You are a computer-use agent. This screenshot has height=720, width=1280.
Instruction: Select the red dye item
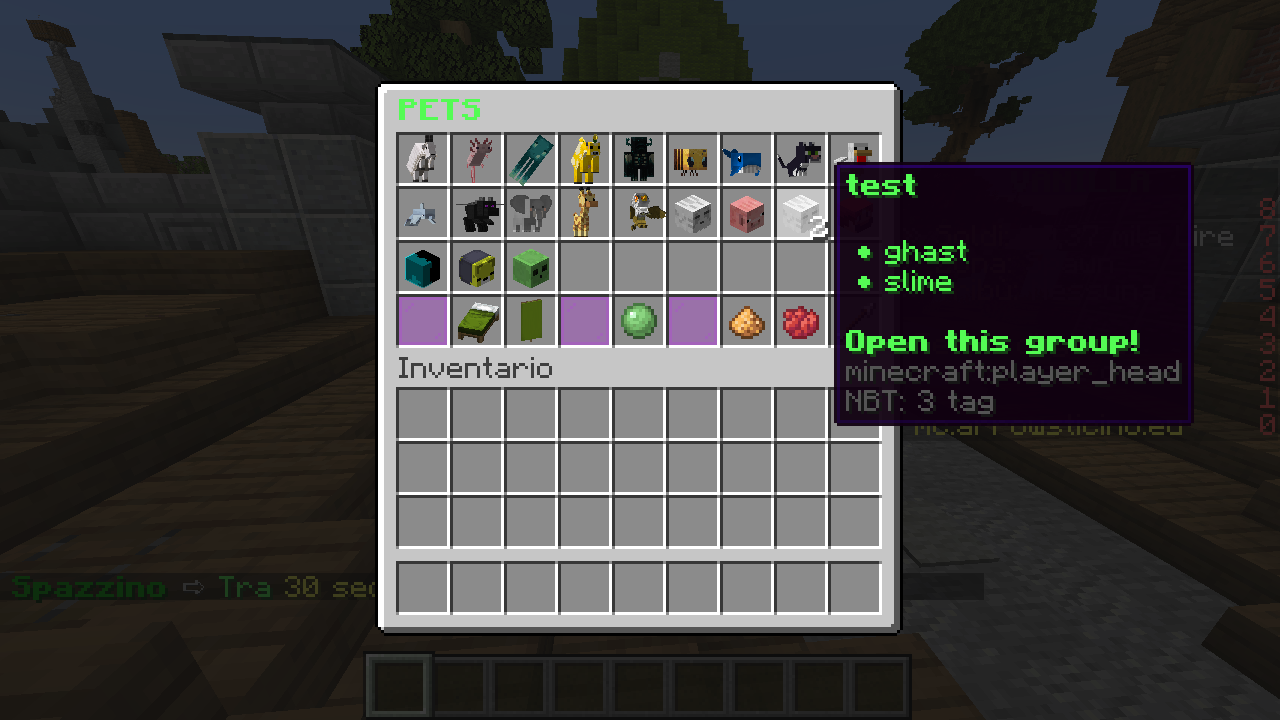pos(800,321)
